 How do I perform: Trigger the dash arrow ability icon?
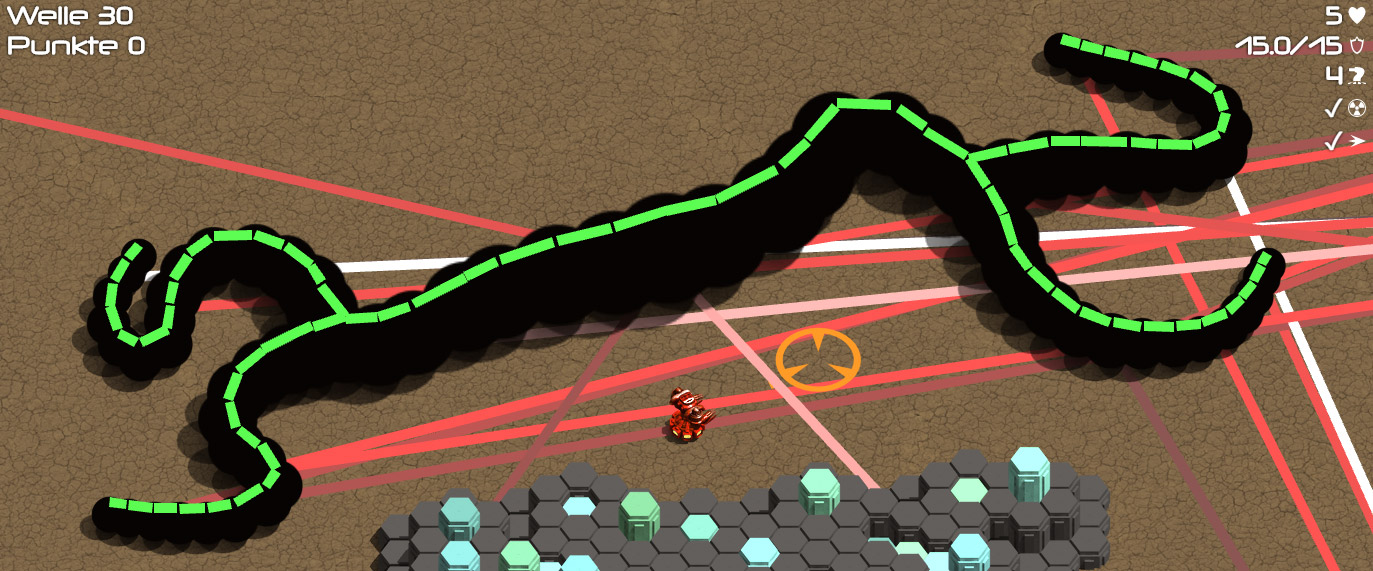[1356, 141]
